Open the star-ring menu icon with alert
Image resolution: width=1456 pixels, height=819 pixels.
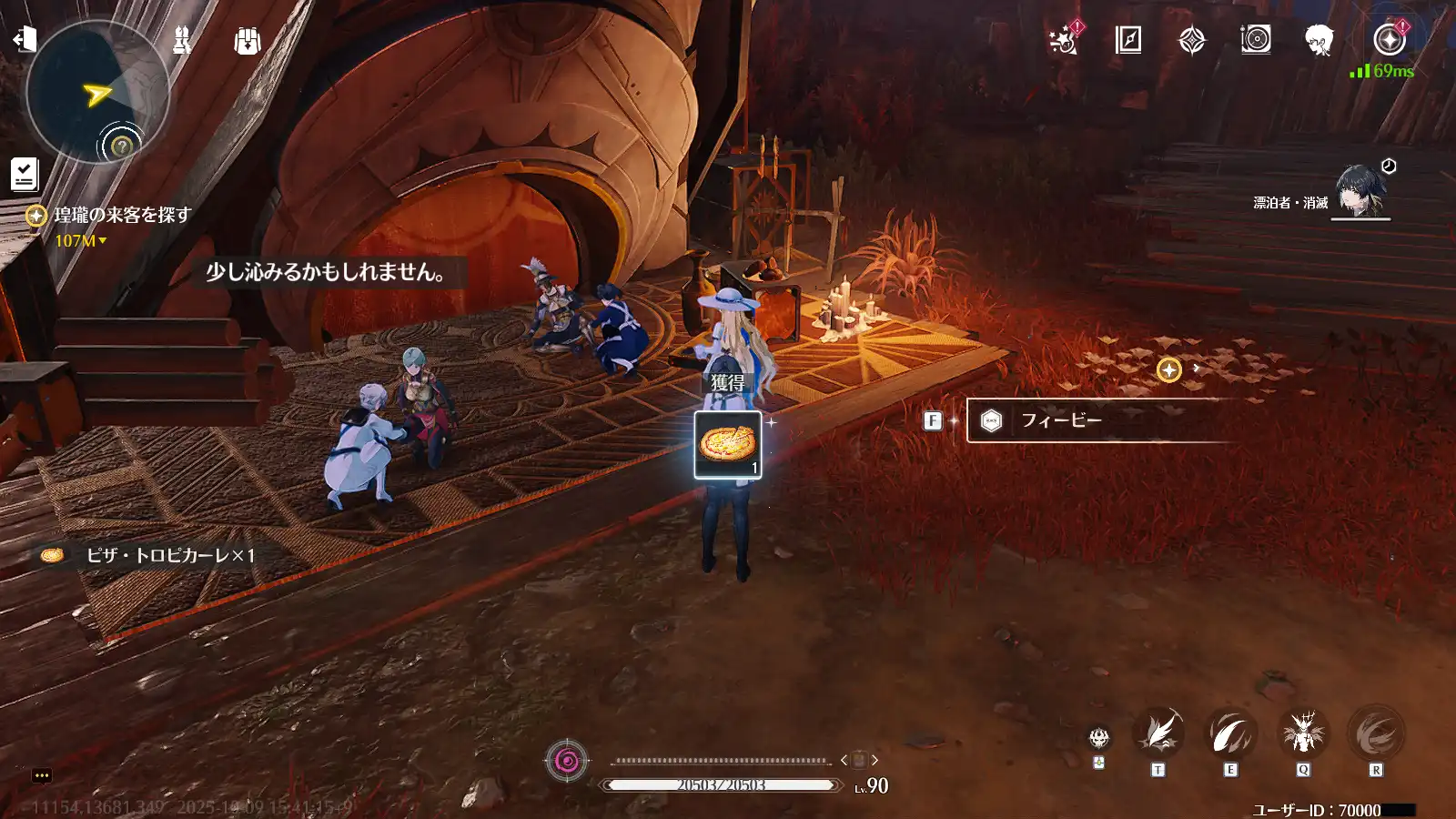pyautogui.click(x=1389, y=40)
